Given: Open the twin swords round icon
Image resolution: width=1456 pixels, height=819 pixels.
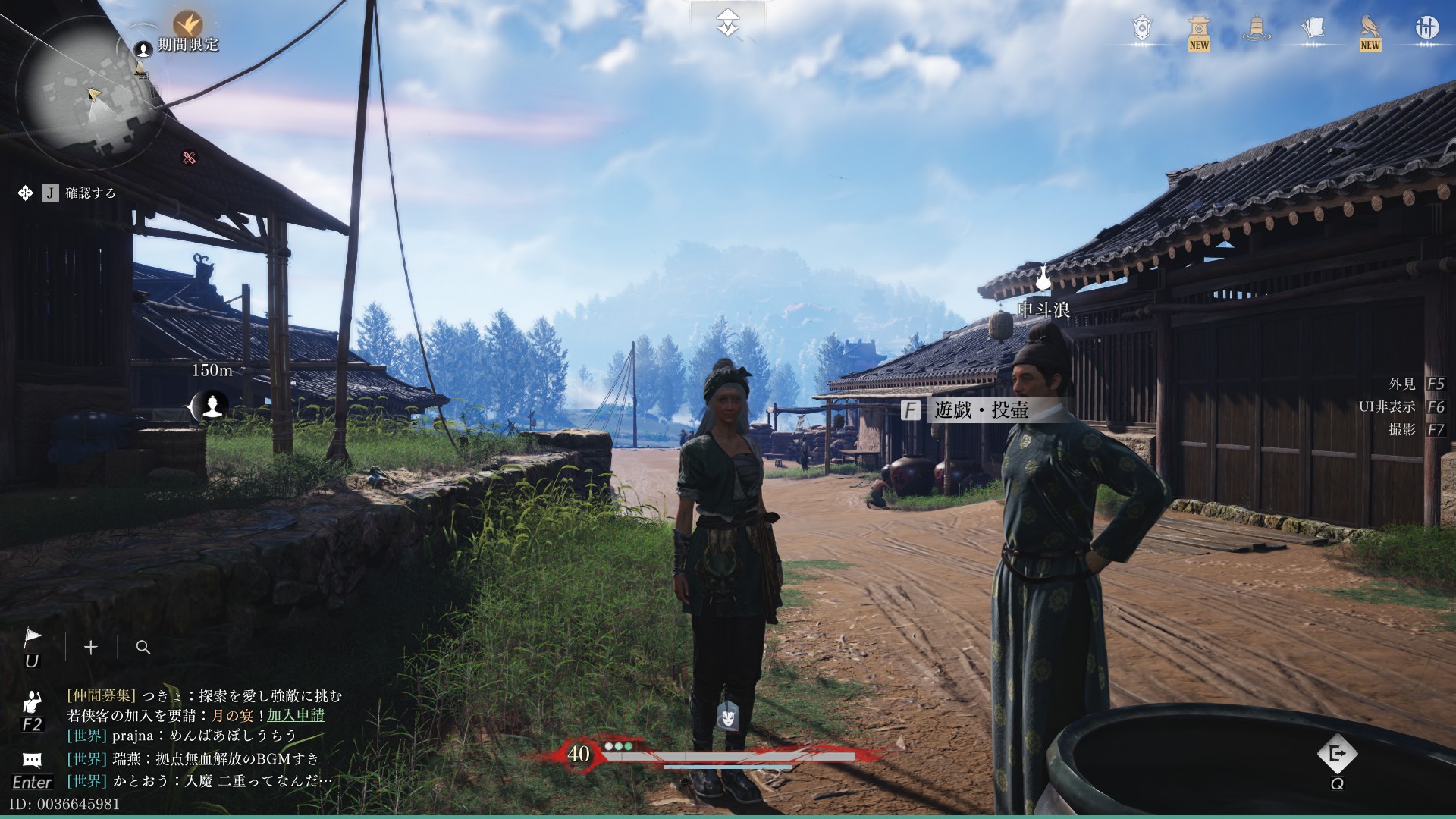Looking at the screenshot, I should pos(1426,28).
